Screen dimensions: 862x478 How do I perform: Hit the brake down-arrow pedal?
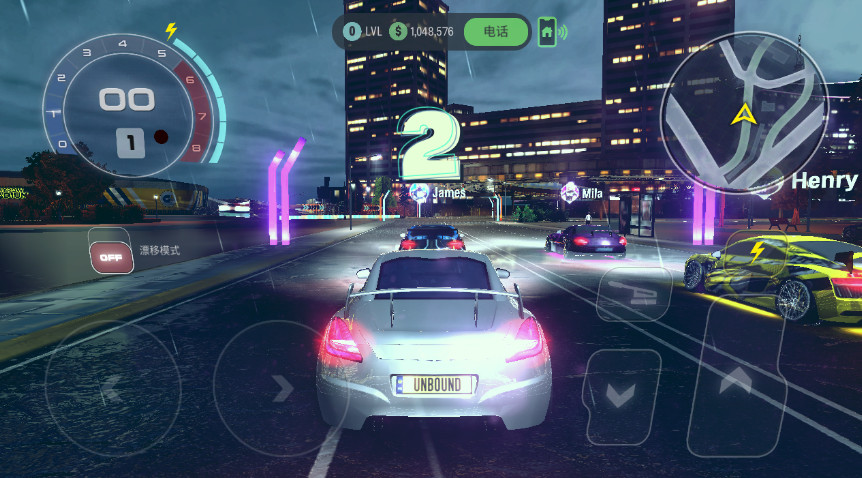[622, 396]
